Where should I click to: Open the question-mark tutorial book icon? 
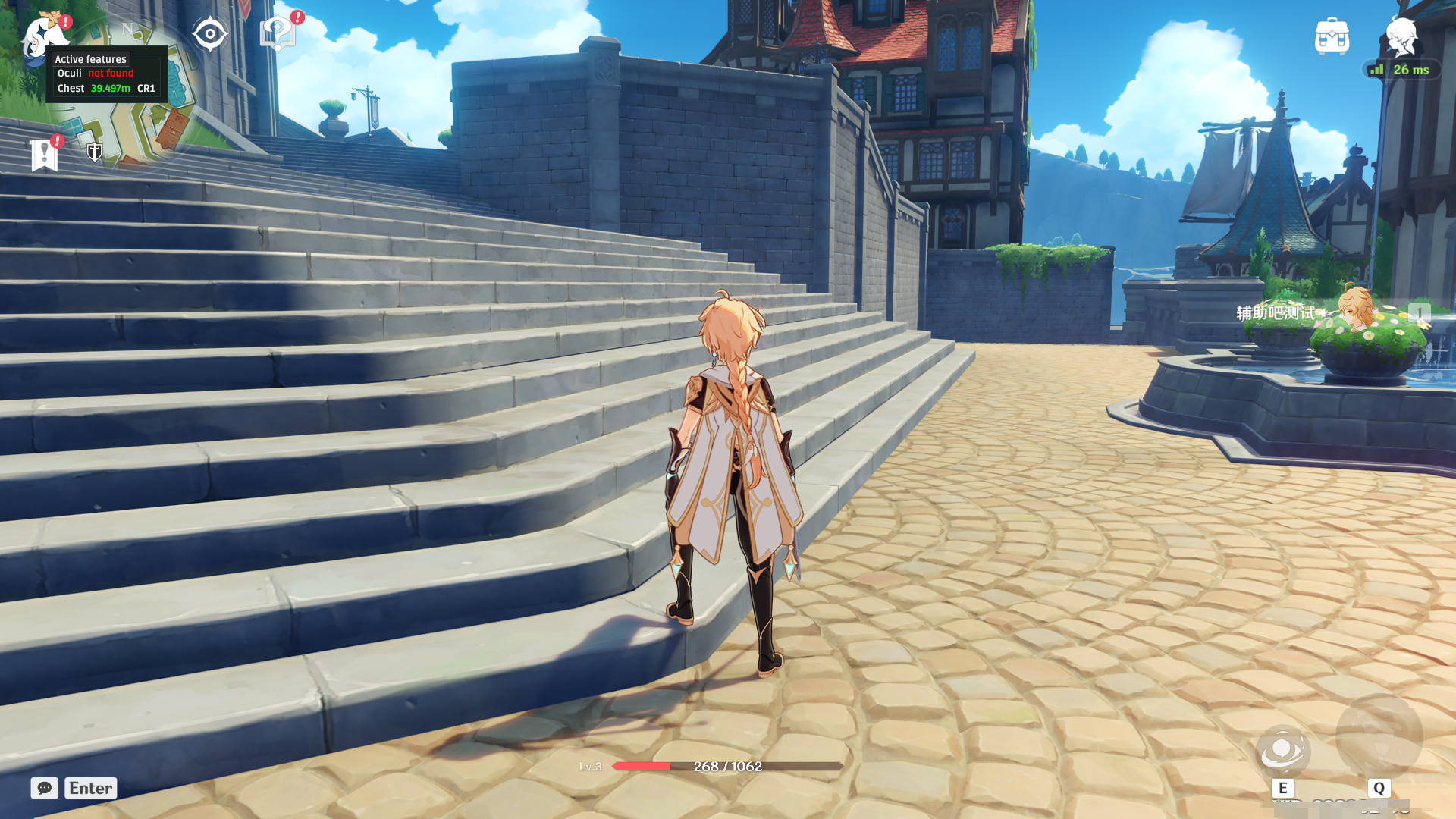click(278, 33)
